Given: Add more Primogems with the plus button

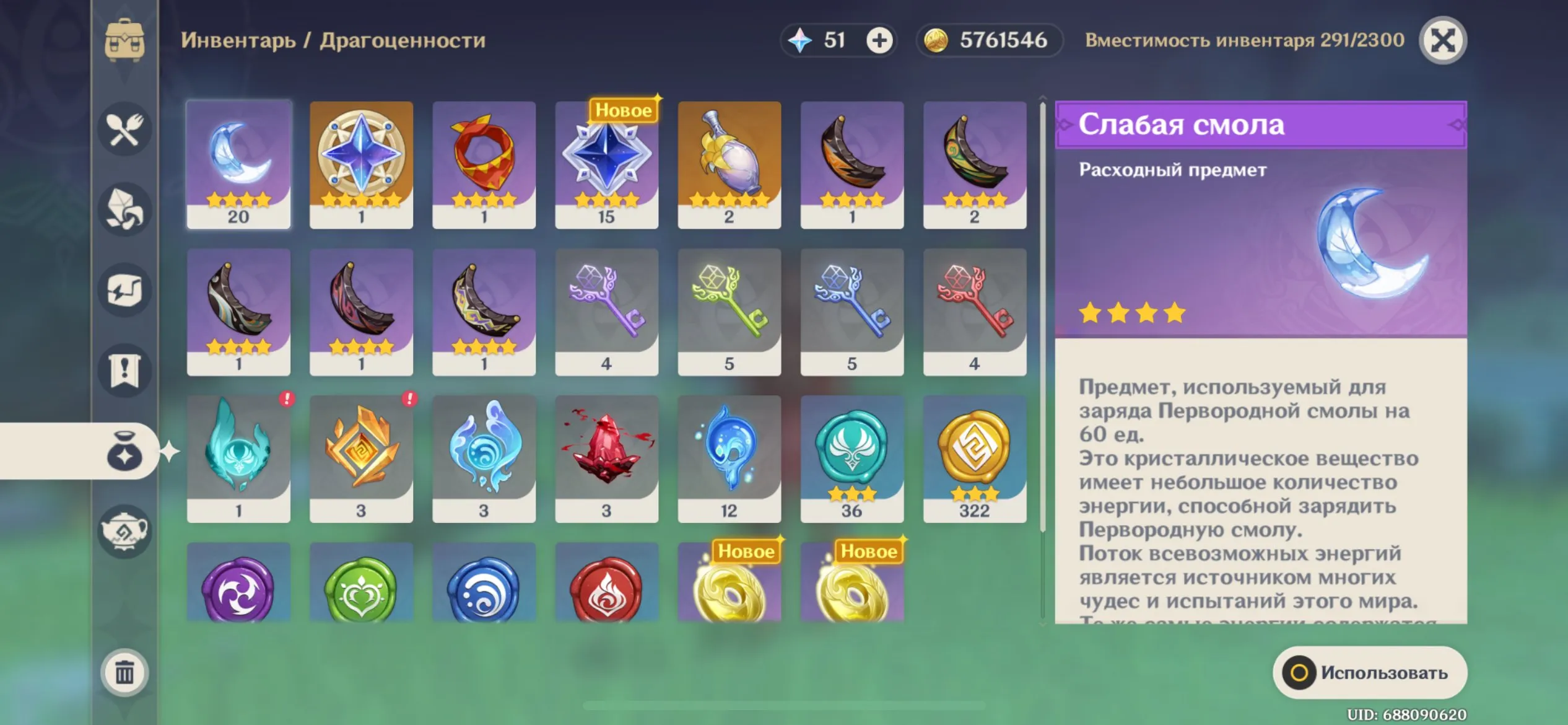Looking at the screenshot, I should [x=879, y=41].
